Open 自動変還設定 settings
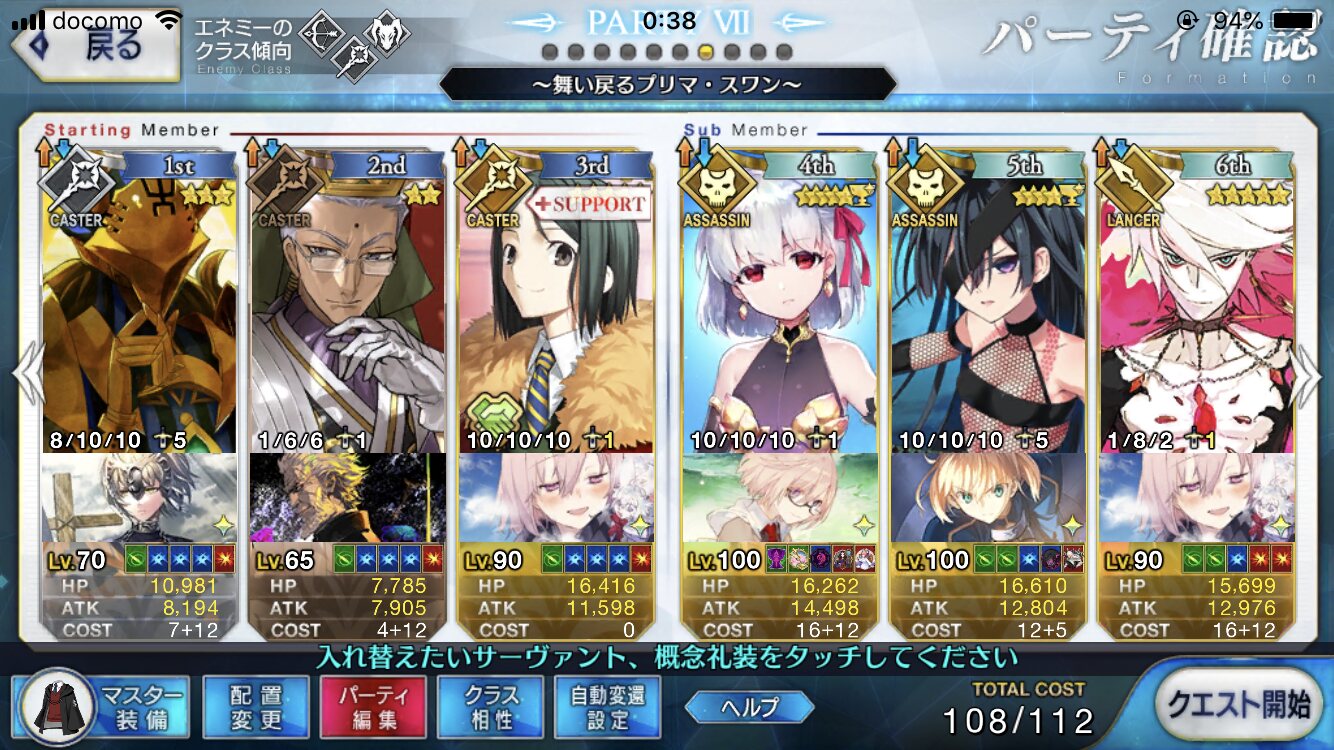Screen dimensions: 1334x750 [608, 705]
